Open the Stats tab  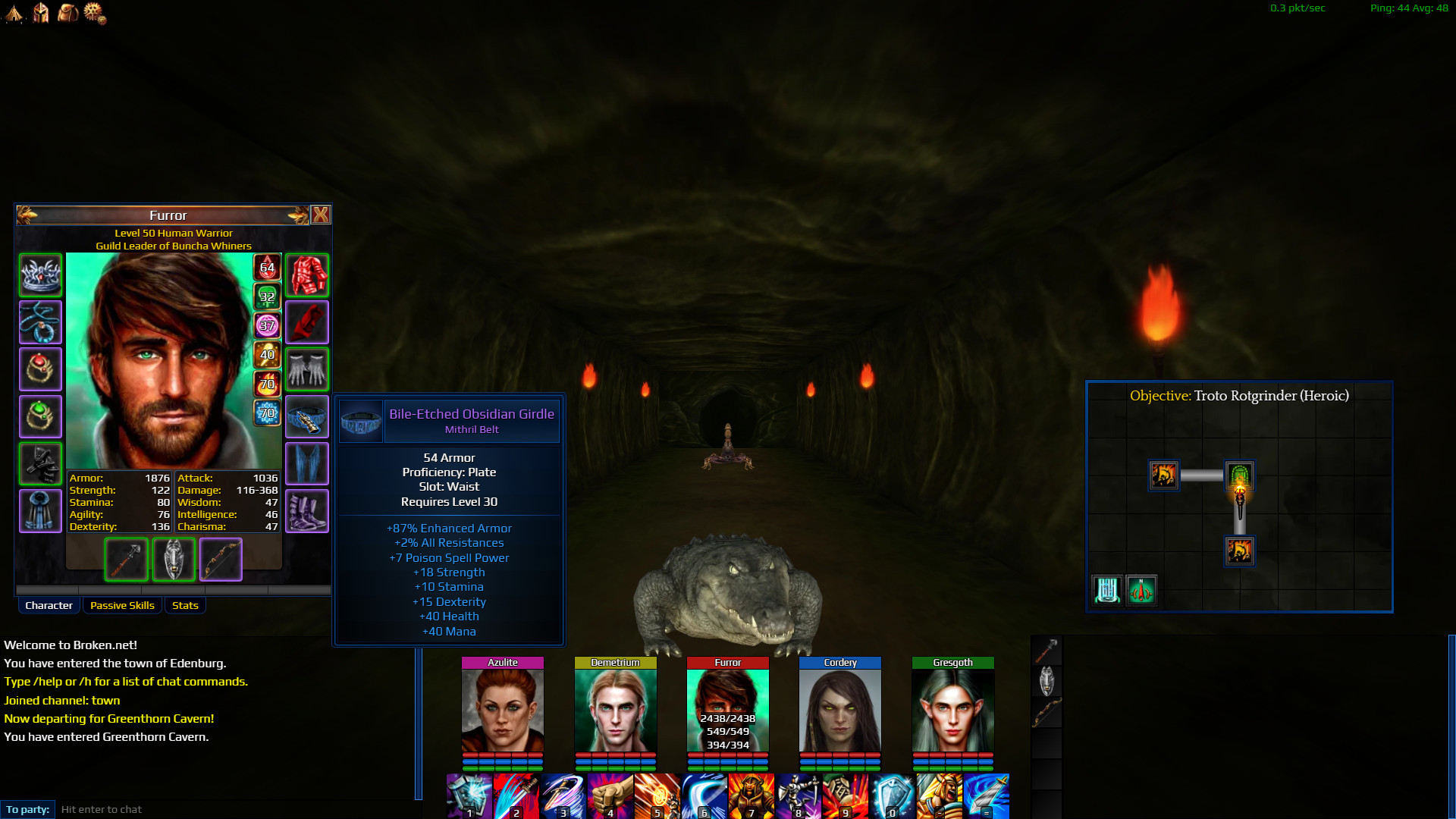pos(185,605)
